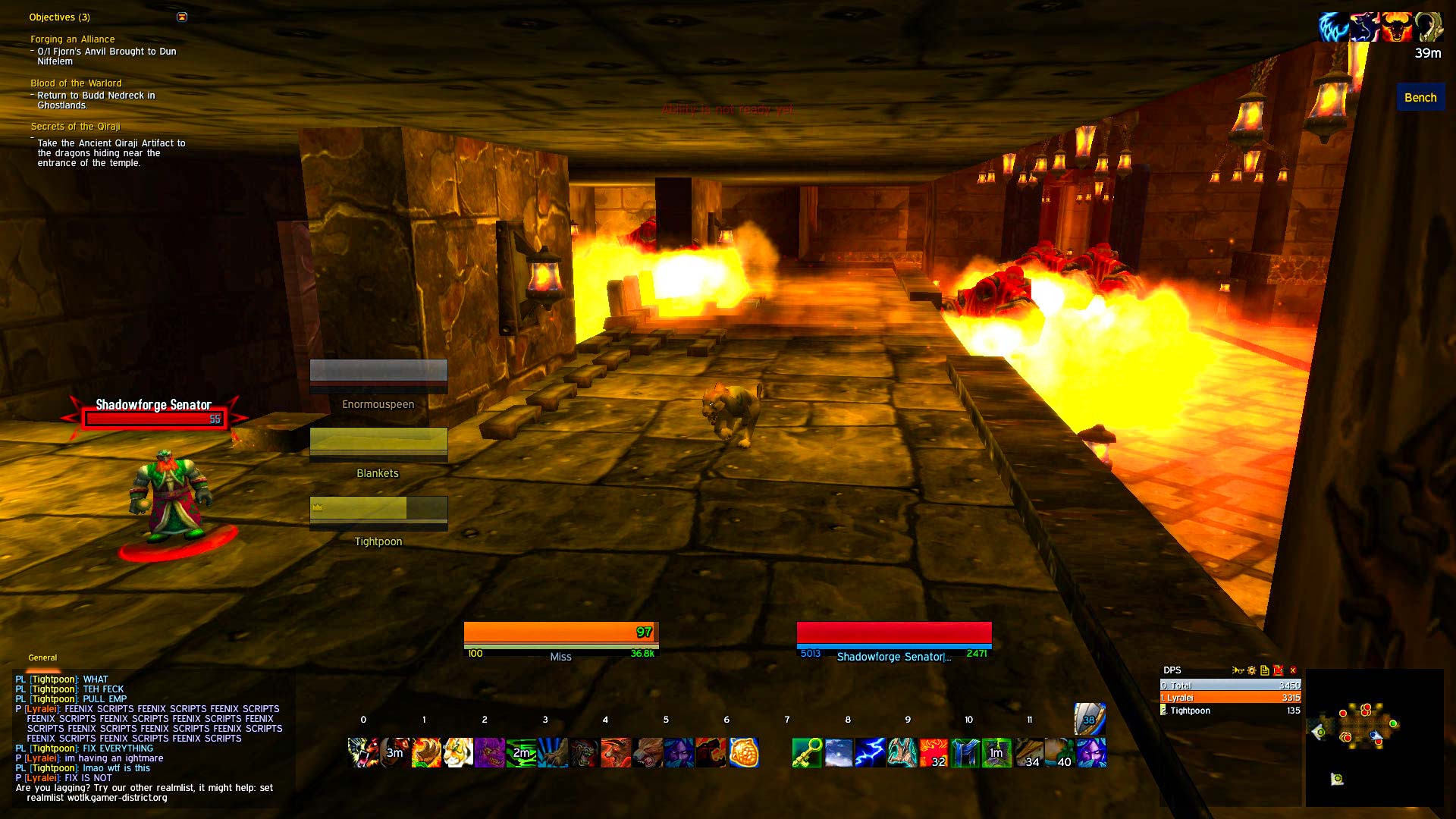Image resolution: width=1456 pixels, height=819 pixels.
Task: Click the flaming bull buff icon
Action: [x=1396, y=27]
